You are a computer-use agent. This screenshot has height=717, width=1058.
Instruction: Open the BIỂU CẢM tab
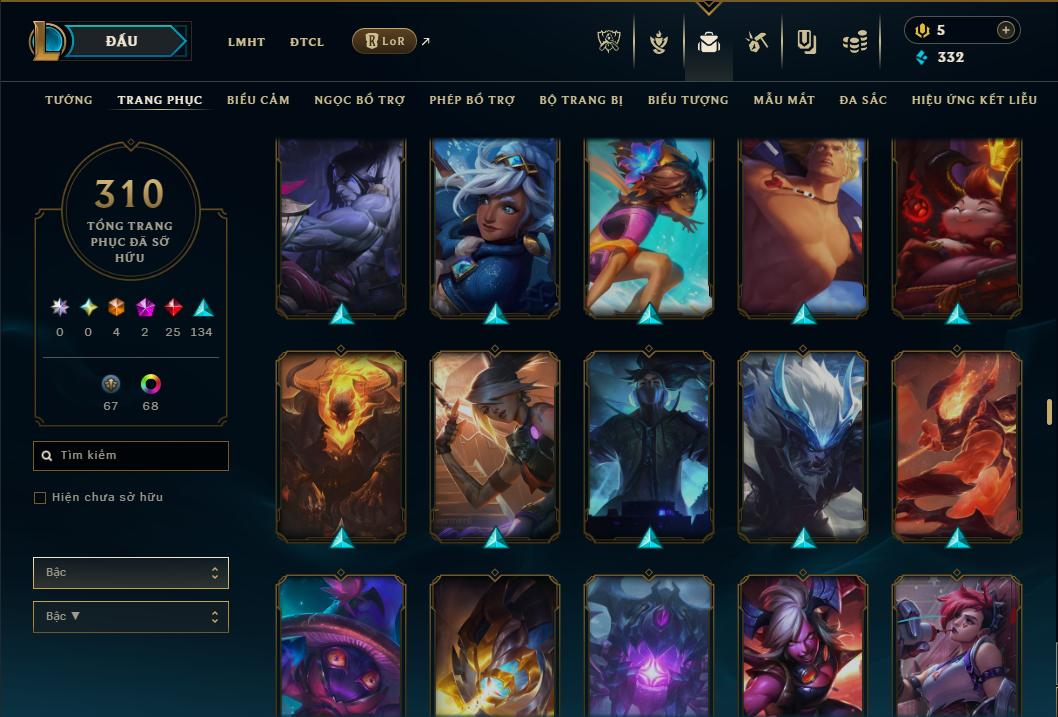click(258, 100)
